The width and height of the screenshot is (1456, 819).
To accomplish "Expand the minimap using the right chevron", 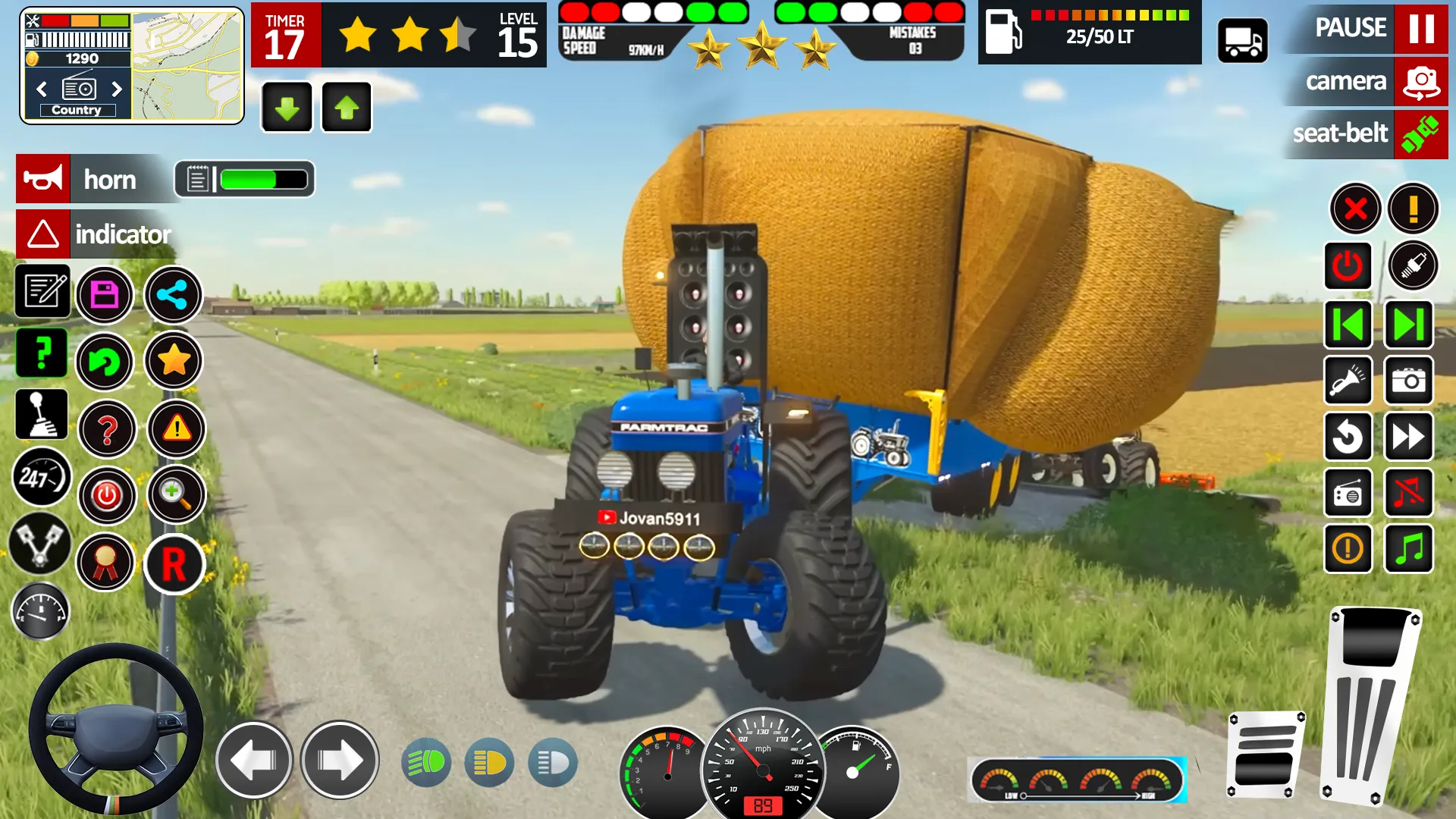I will point(118,89).
